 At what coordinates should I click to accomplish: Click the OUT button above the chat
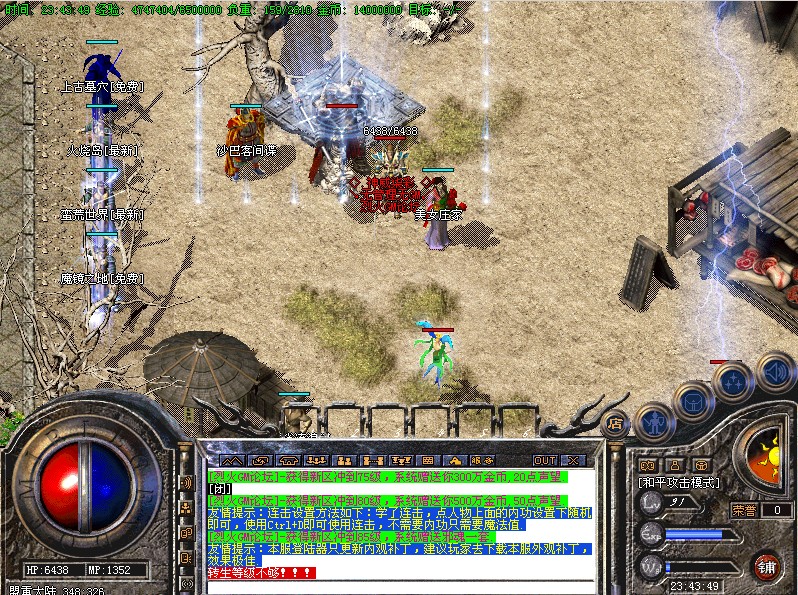point(544,460)
